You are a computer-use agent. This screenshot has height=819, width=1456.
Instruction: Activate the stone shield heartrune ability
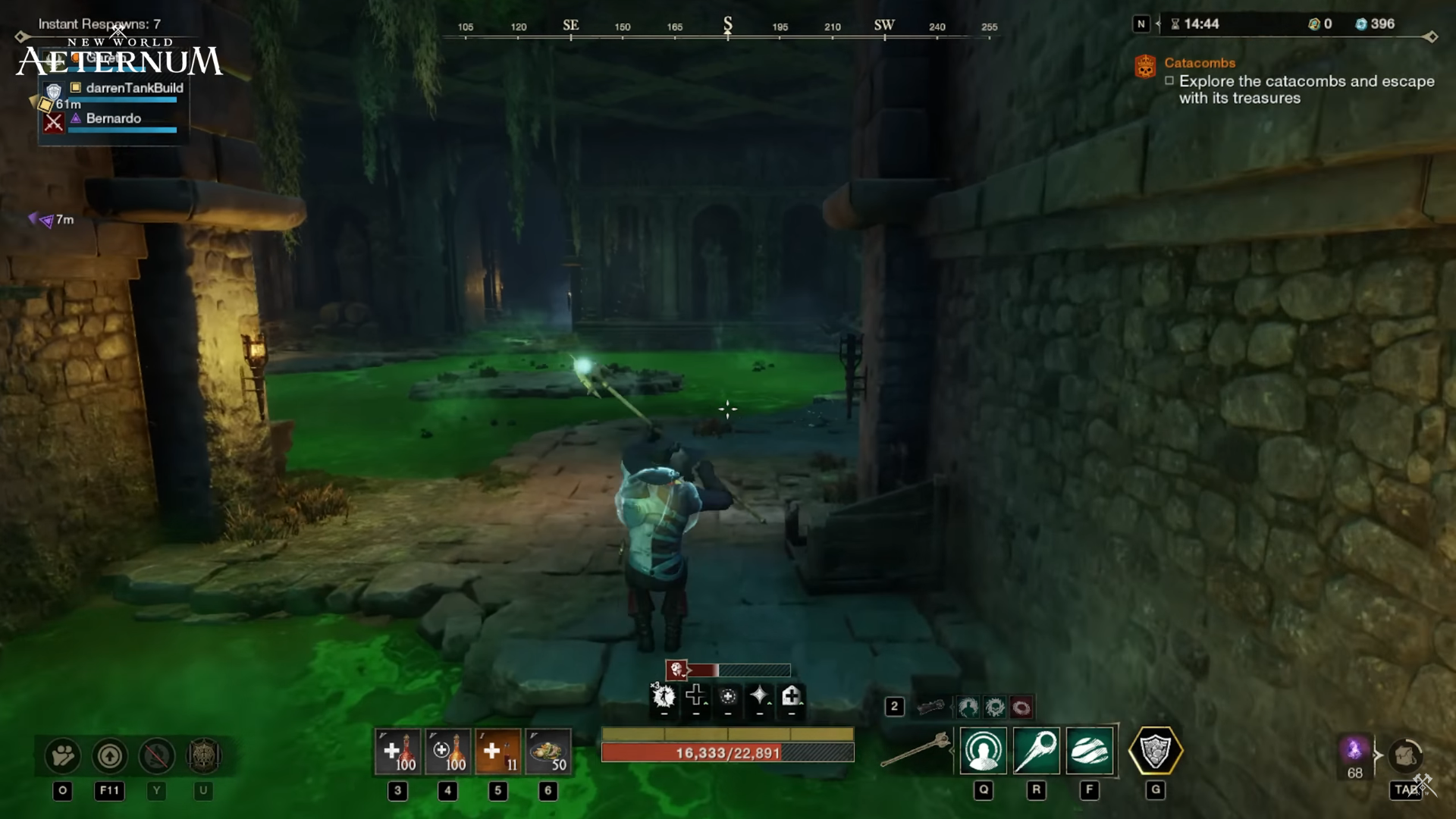coord(1155,751)
